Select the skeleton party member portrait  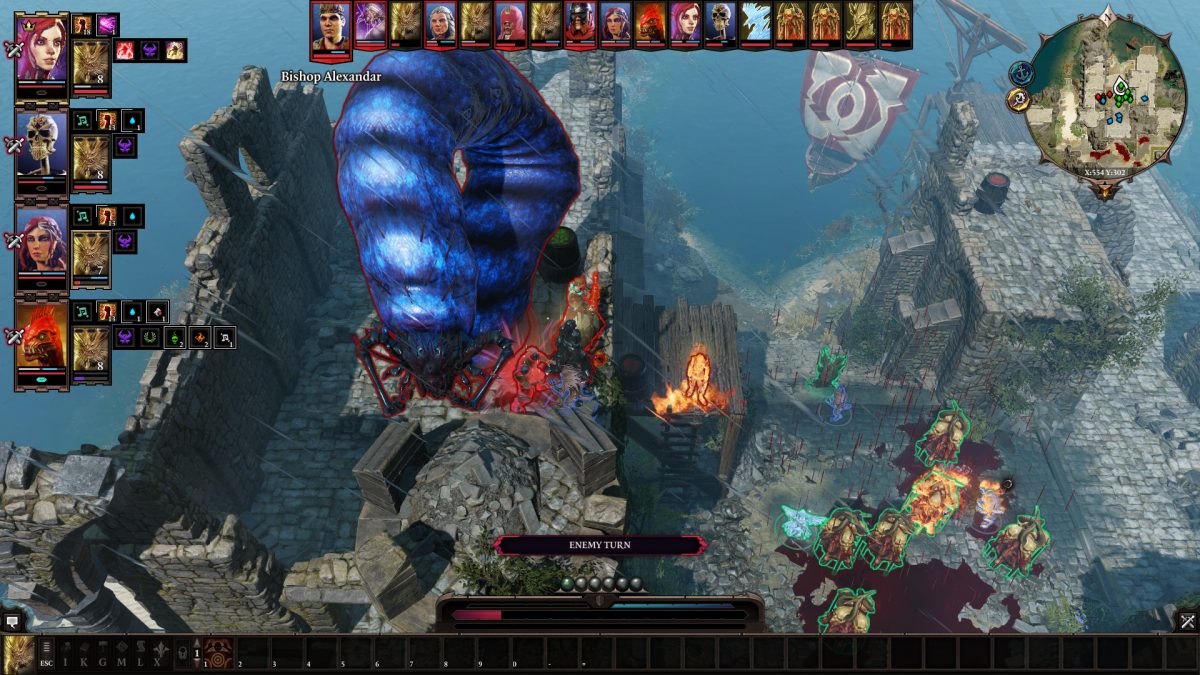pos(42,144)
